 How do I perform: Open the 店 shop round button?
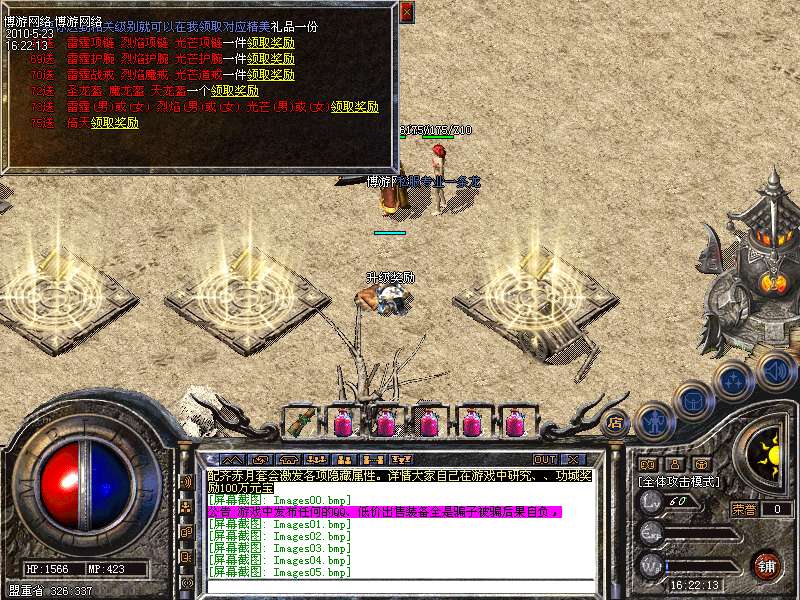(615, 421)
